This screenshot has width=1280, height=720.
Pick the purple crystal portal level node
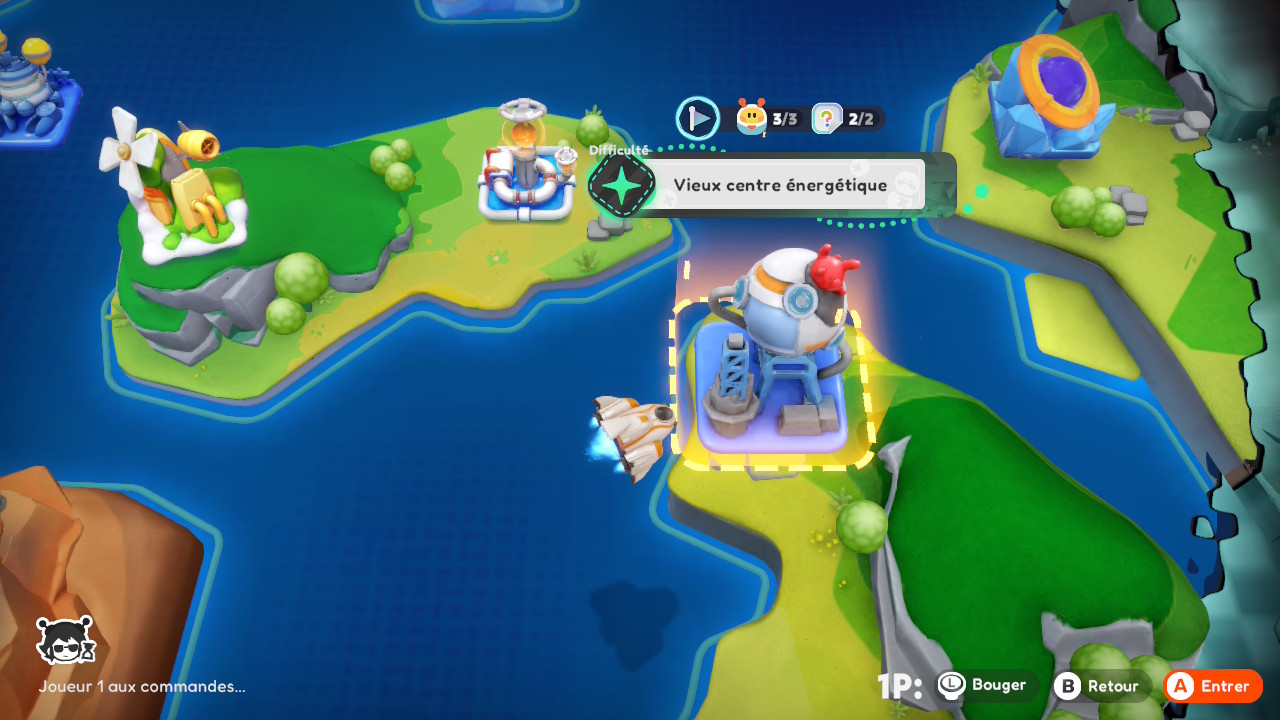click(1048, 98)
